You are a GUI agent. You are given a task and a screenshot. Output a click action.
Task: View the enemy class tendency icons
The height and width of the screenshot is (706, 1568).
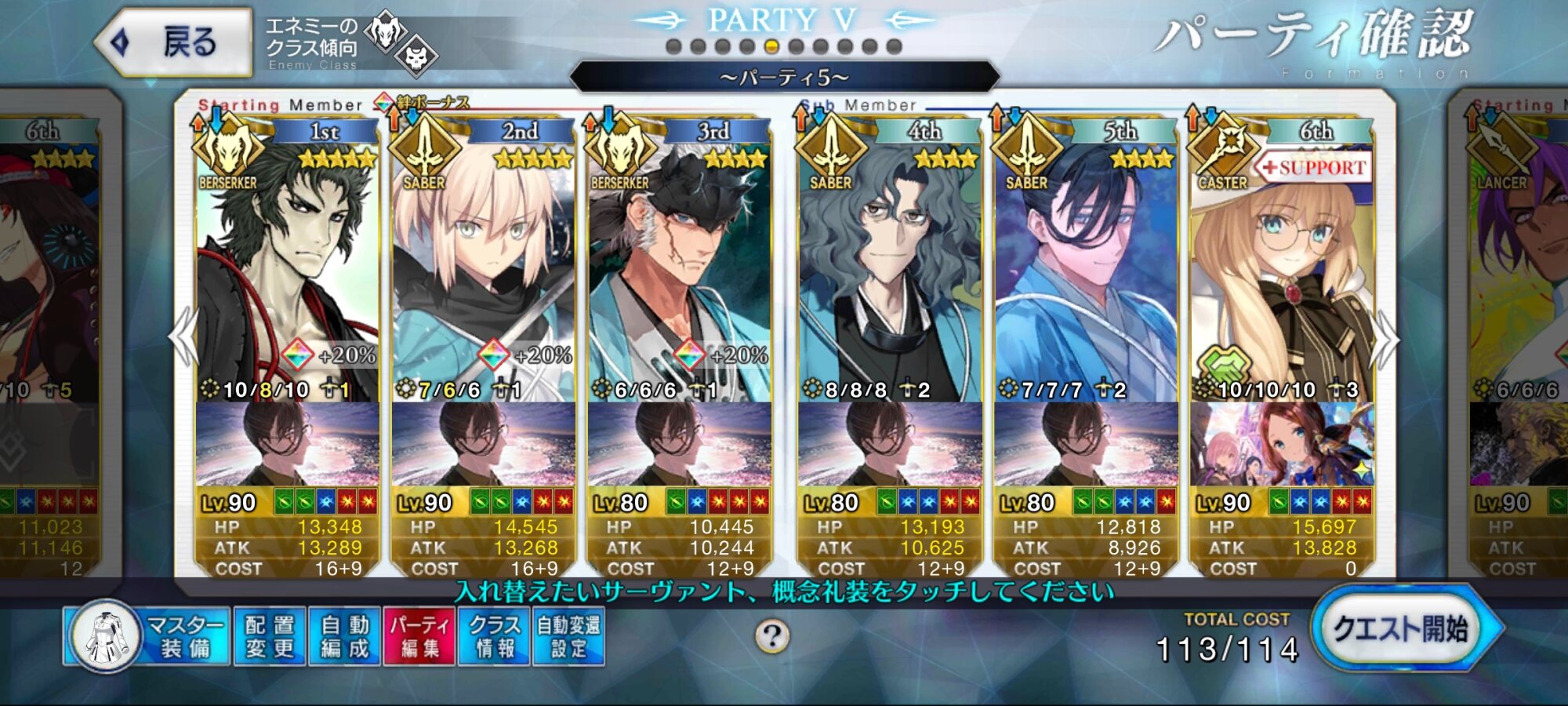pyautogui.click(x=401, y=44)
